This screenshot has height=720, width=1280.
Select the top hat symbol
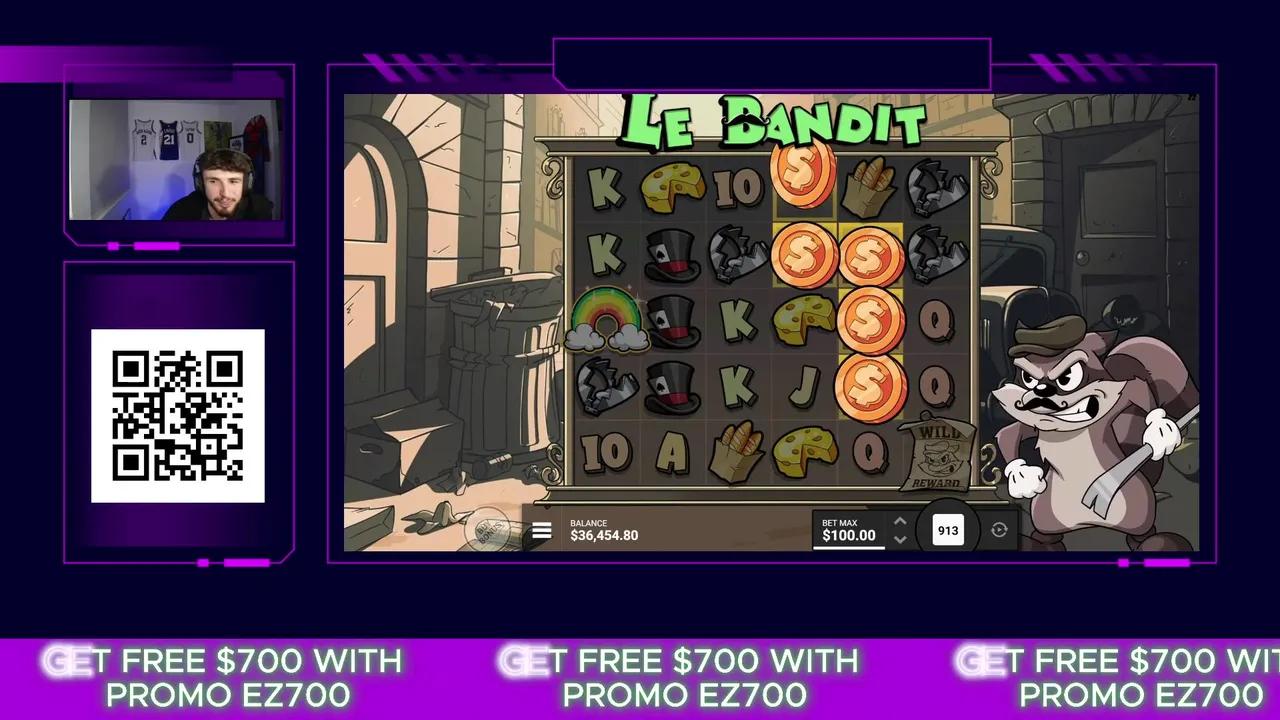(671, 255)
